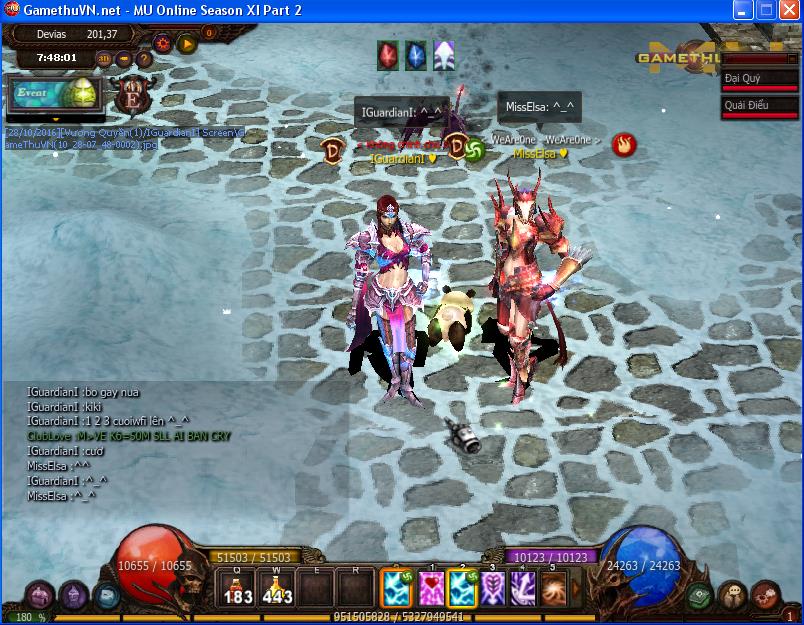Viewport: 804px width, 625px height.
Task: Open the speech bubble community icon
Action: click(x=733, y=596)
